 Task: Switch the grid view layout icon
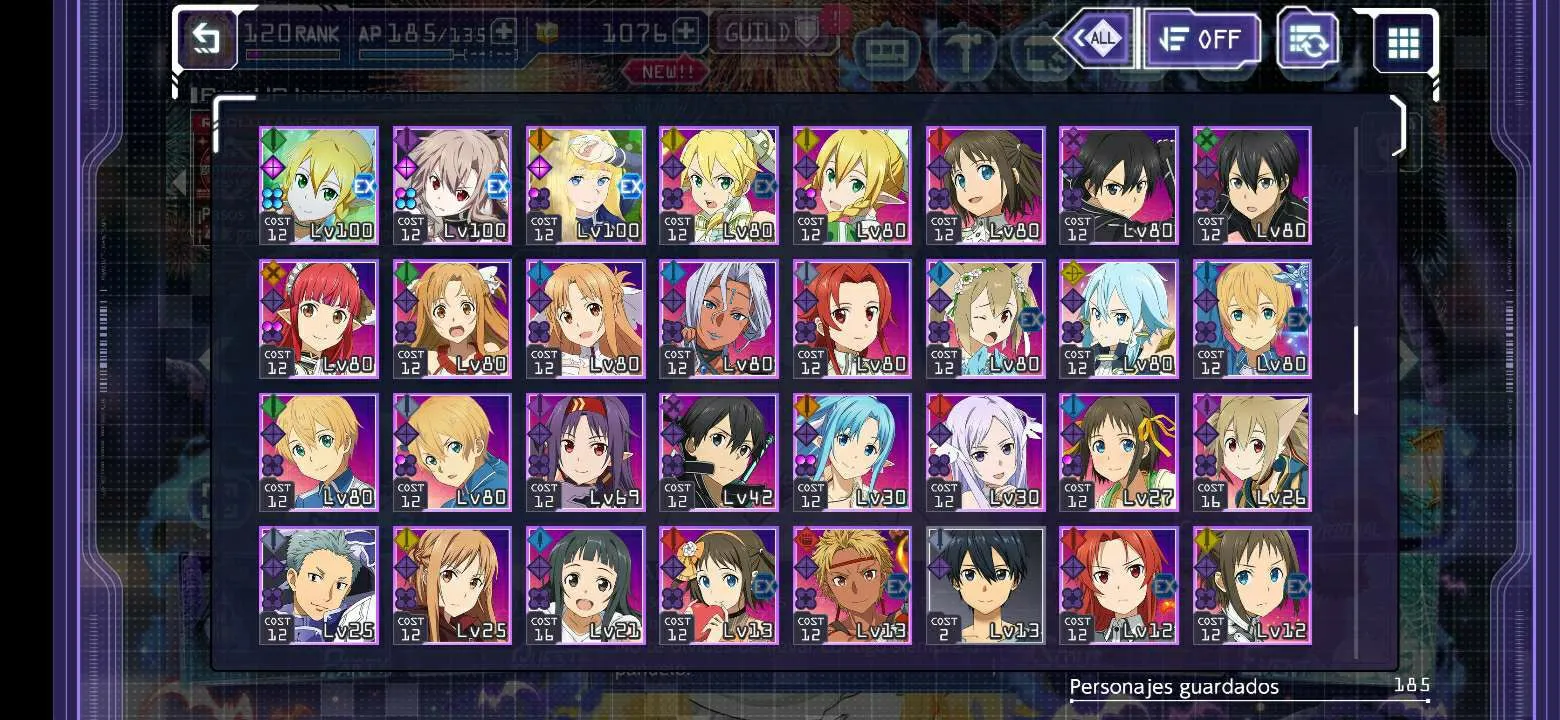tap(1403, 42)
